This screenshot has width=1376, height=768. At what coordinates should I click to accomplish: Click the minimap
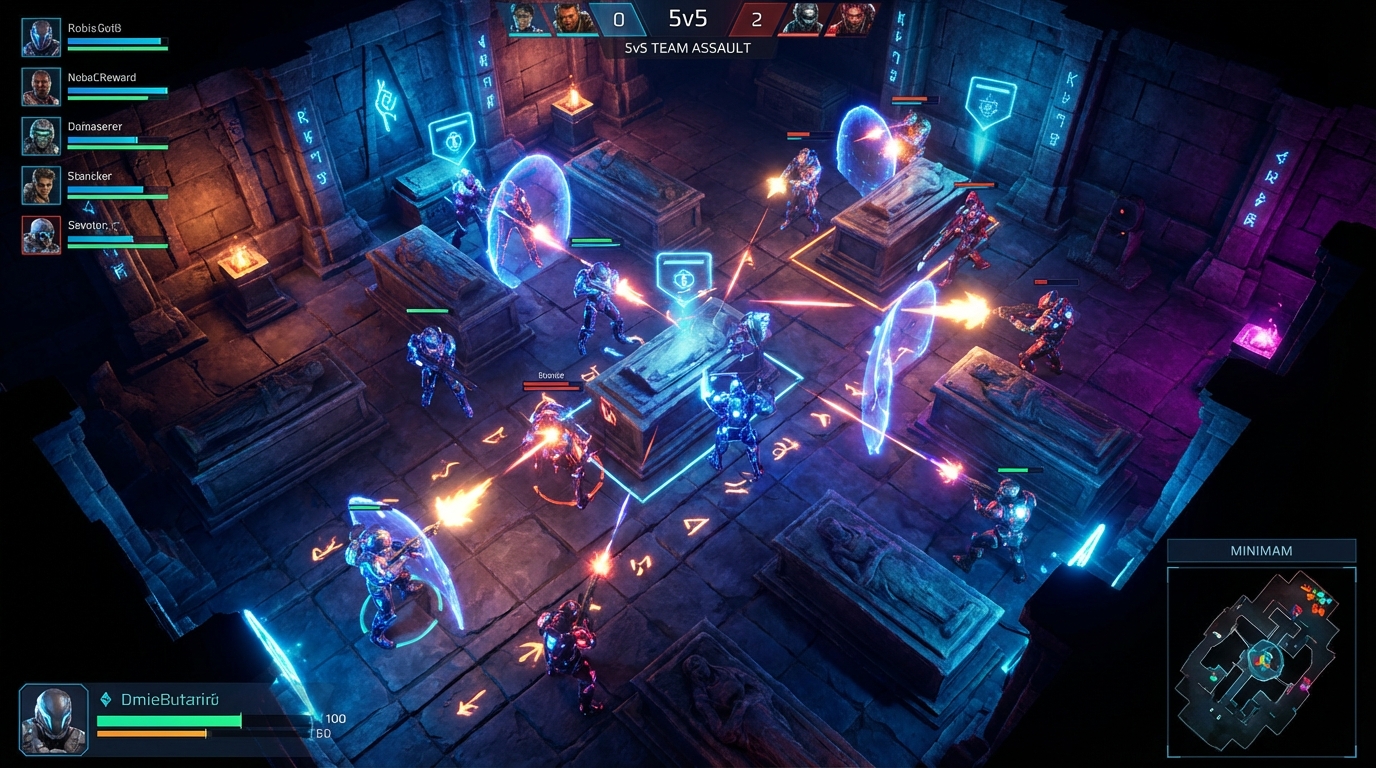point(1261,661)
